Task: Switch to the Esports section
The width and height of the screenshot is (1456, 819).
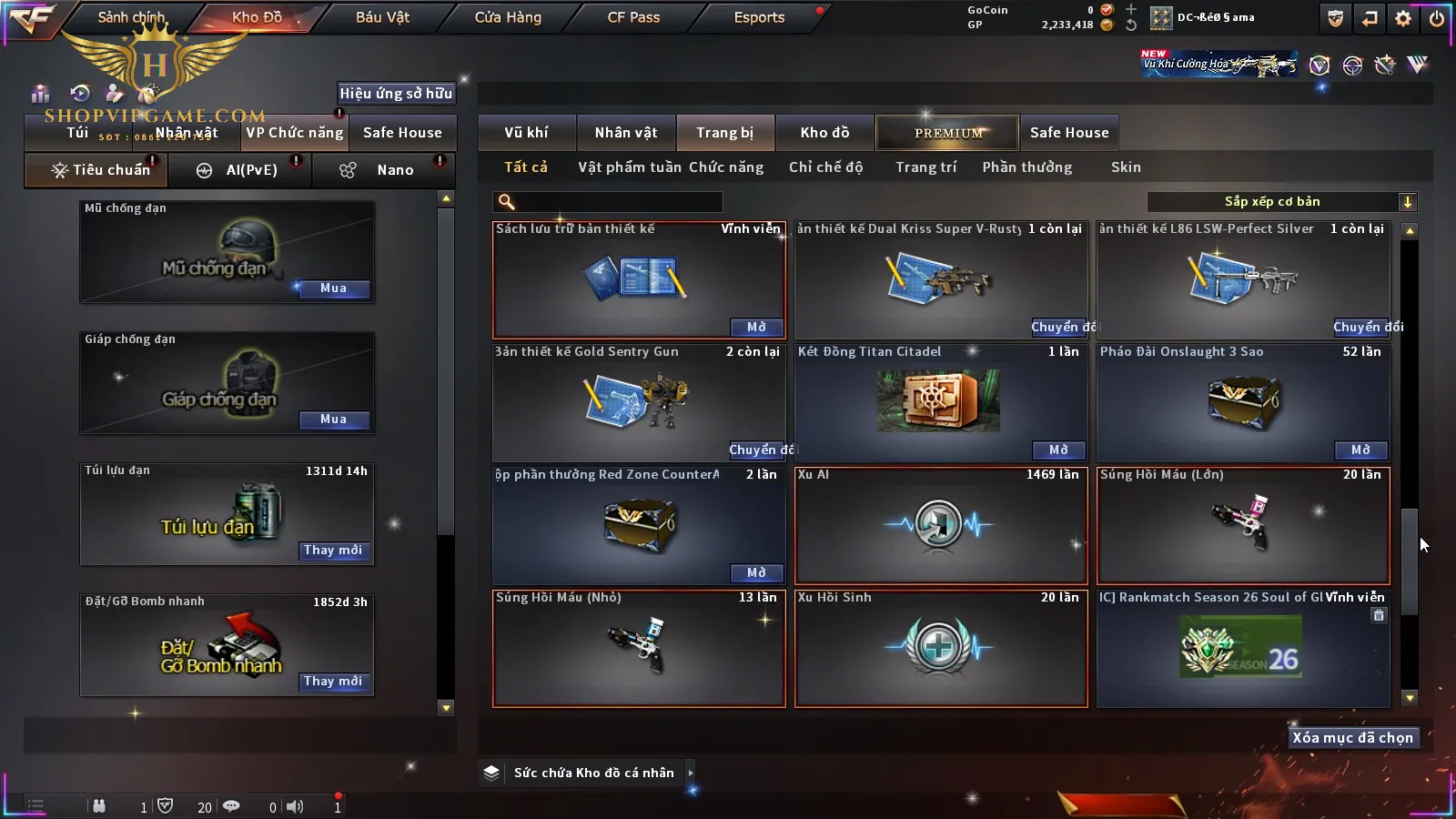Action: pos(759,17)
